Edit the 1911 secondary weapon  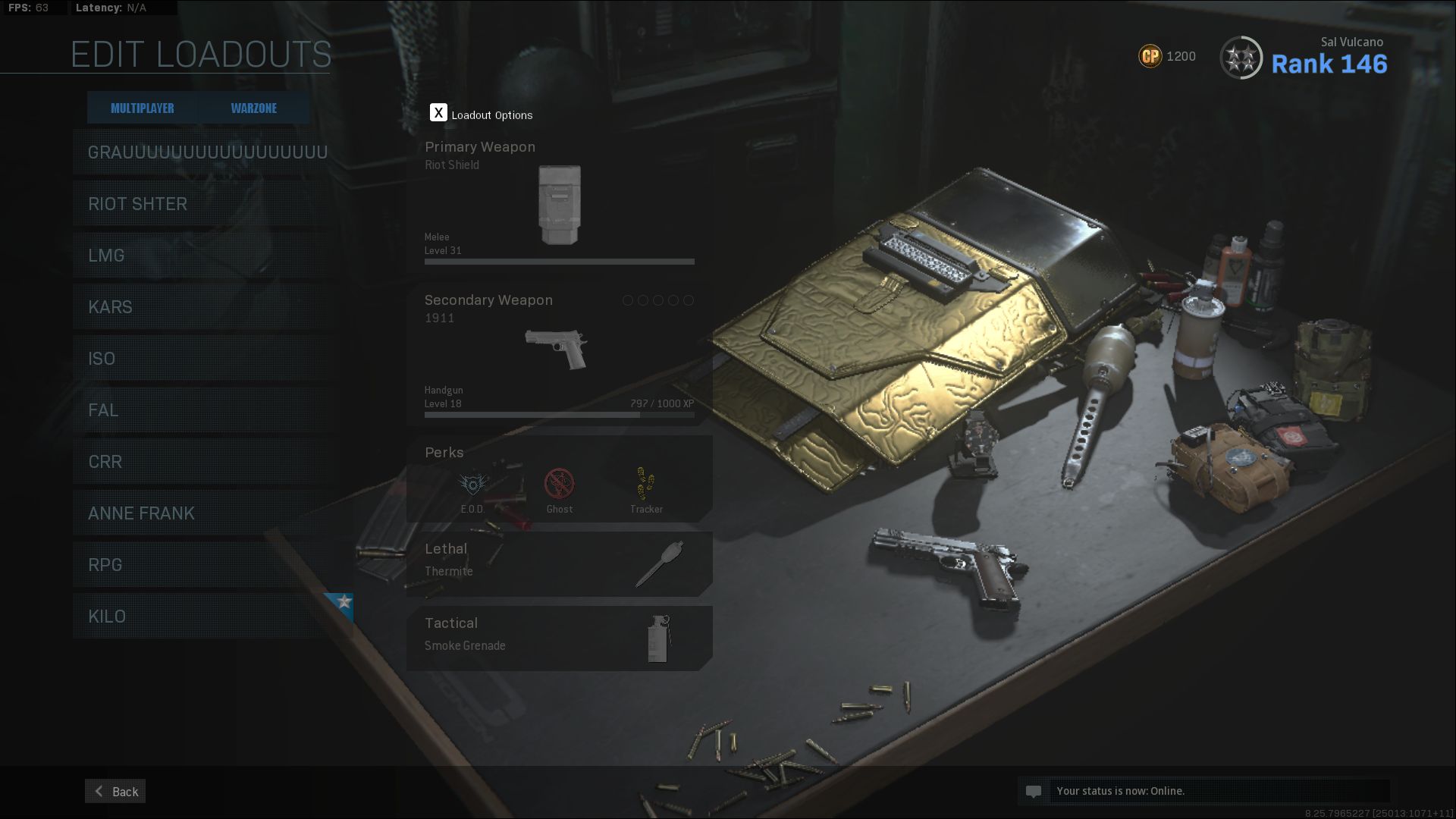[559, 353]
